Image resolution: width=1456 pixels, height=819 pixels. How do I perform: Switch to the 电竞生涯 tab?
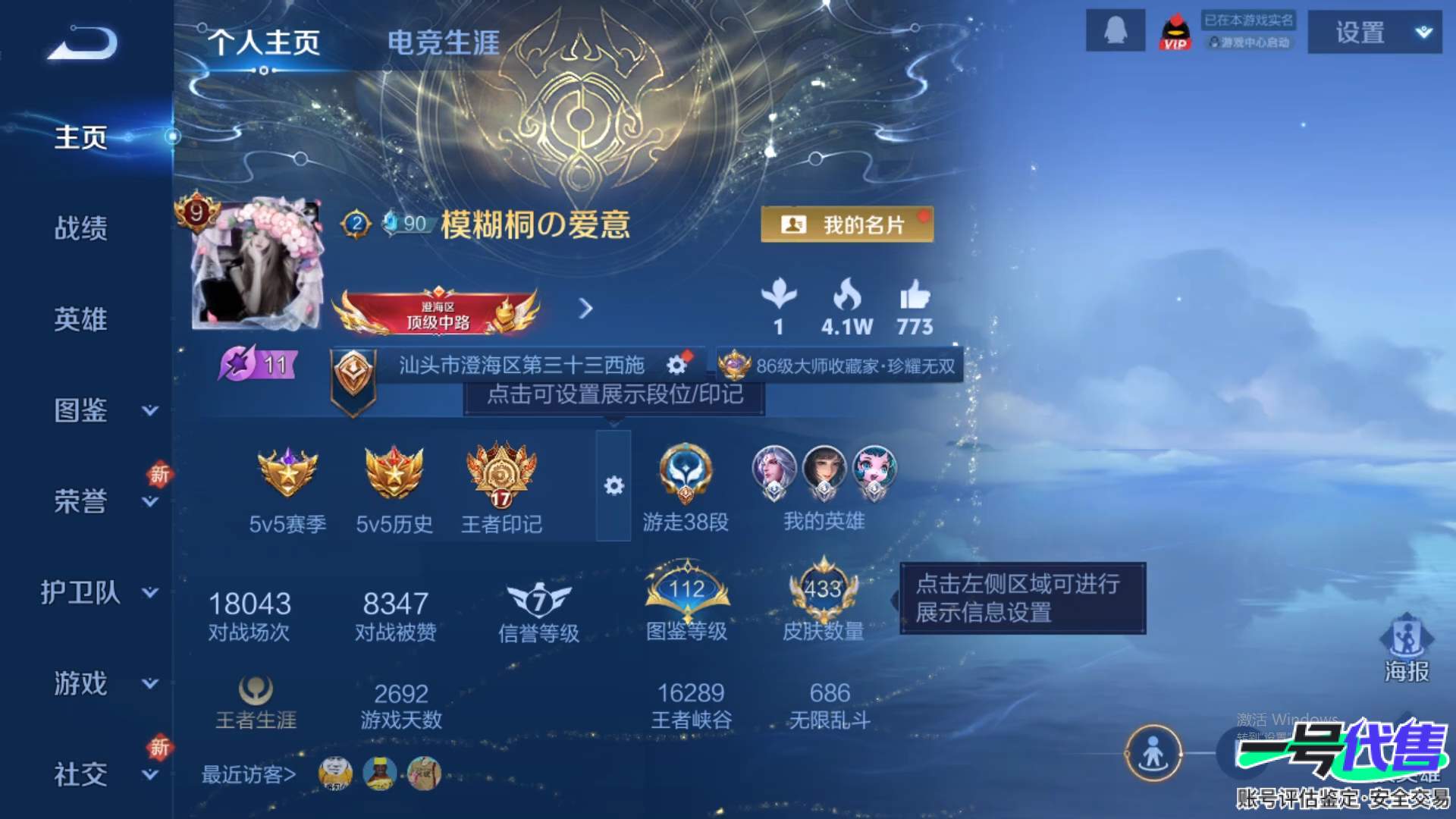[x=444, y=43]
